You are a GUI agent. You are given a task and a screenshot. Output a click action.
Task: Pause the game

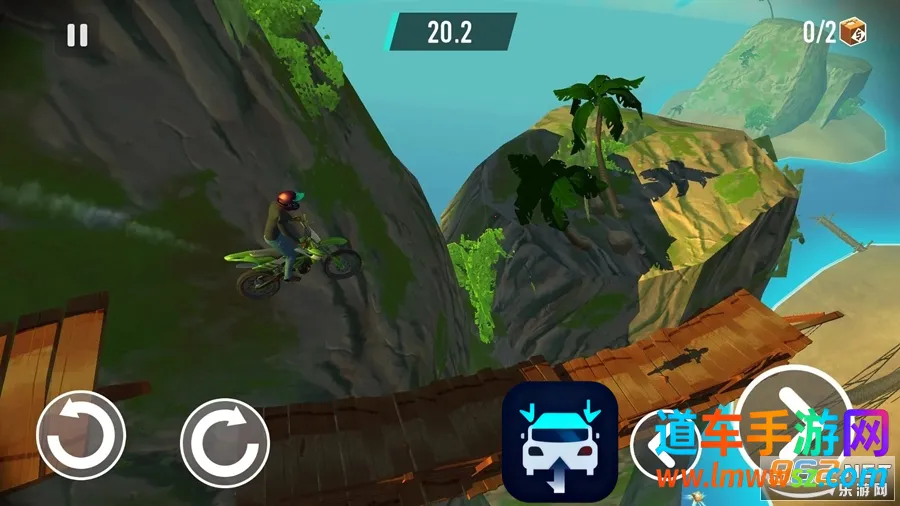coord(77,35)
